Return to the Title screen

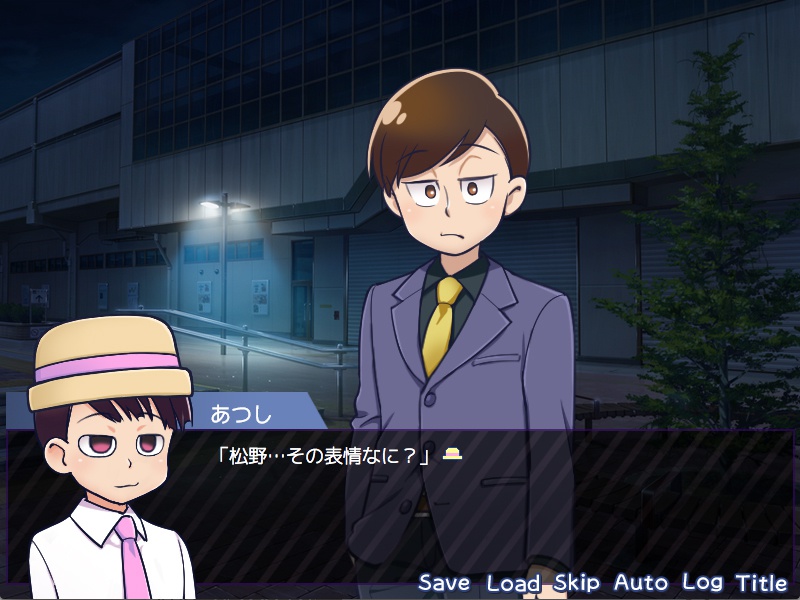tap(762, 582)
